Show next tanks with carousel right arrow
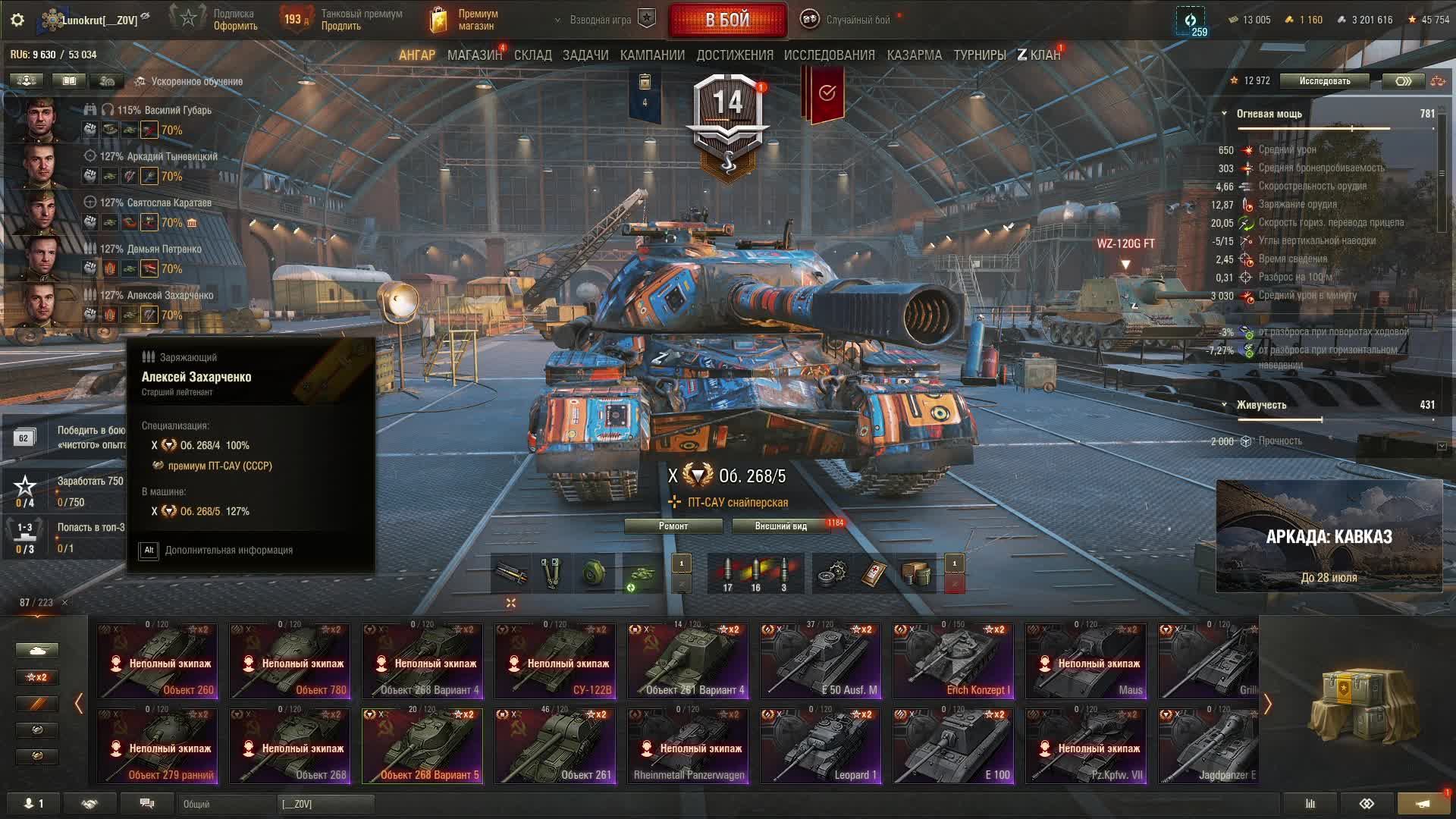Image resolution: width=1456 pixels, height=819 pixels. tap(1267, 704)
